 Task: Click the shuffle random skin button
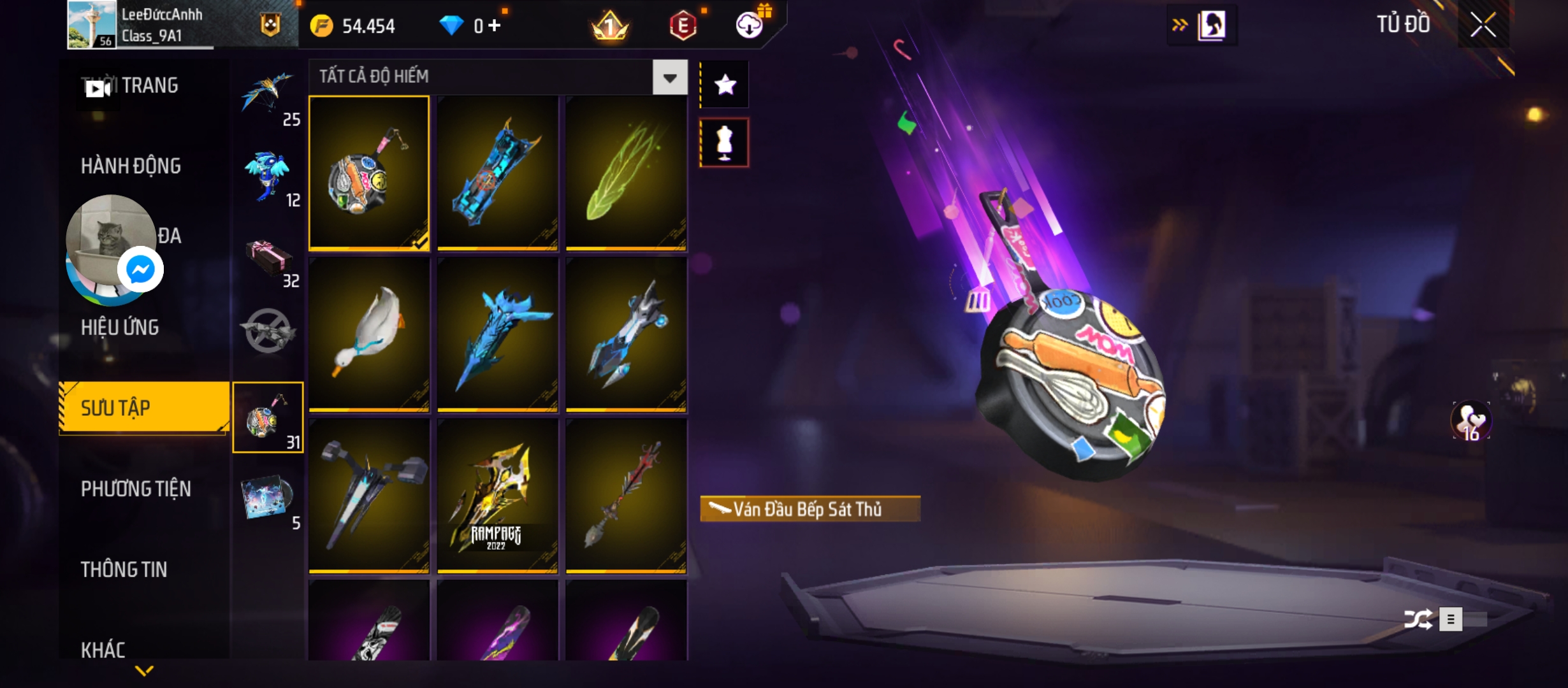[x=1418, y=619]
